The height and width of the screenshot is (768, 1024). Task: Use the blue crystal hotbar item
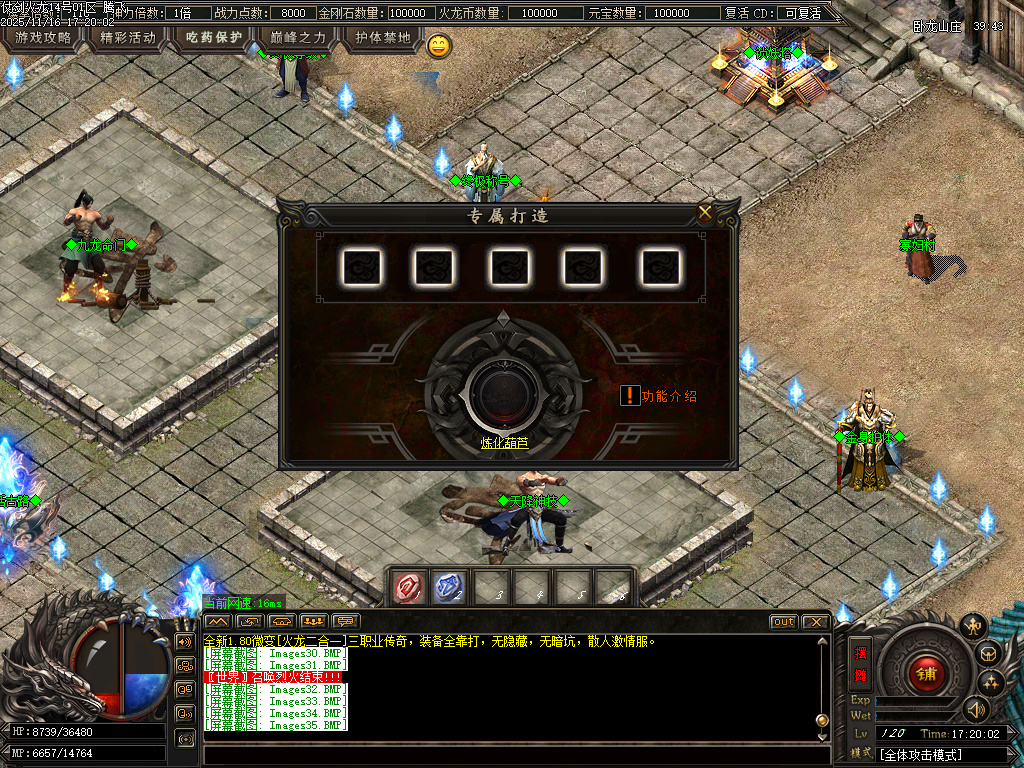pyautogui.click(x=449, y=588)
